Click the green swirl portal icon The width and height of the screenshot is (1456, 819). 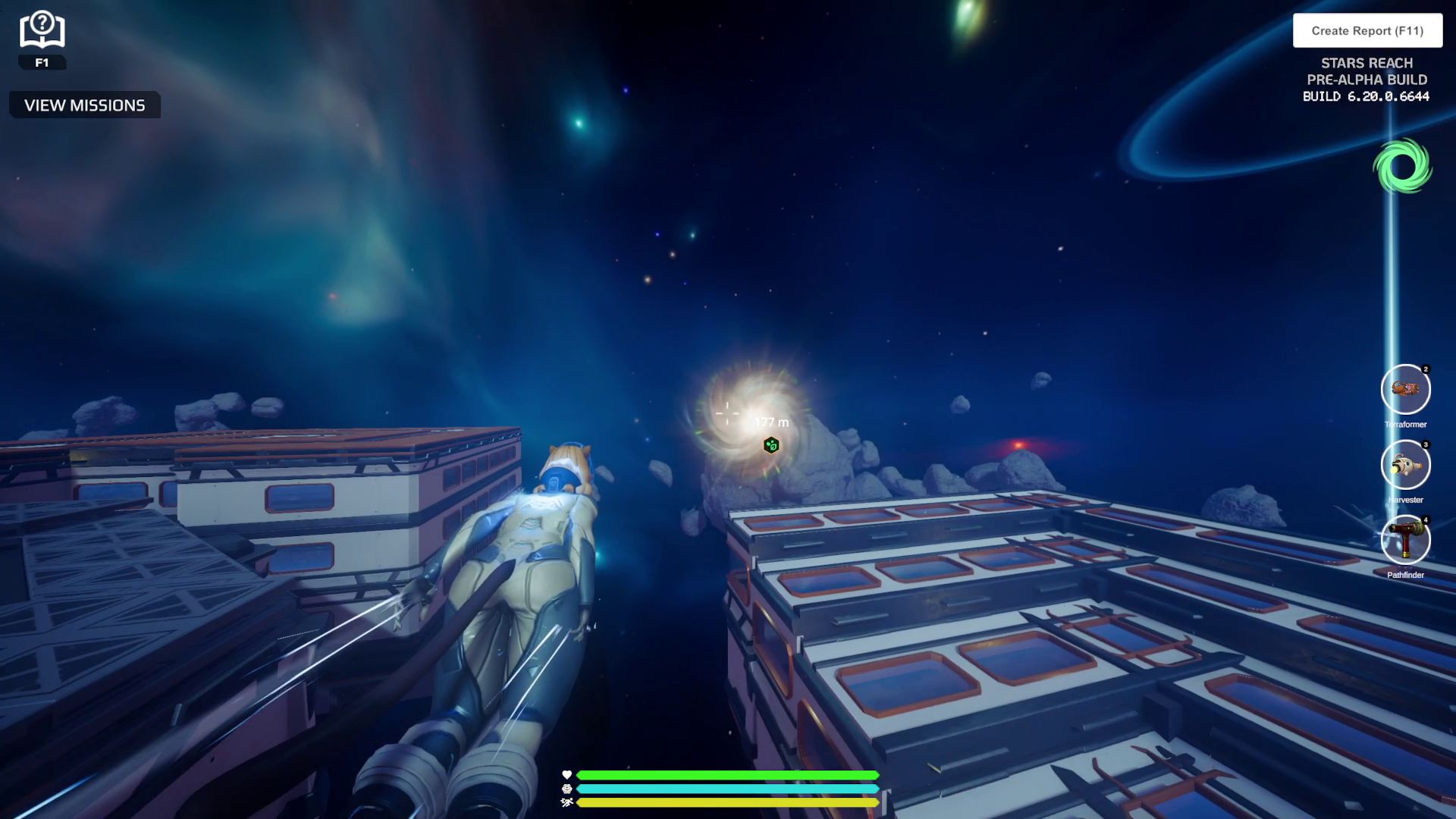click(x=1402, y=166)
